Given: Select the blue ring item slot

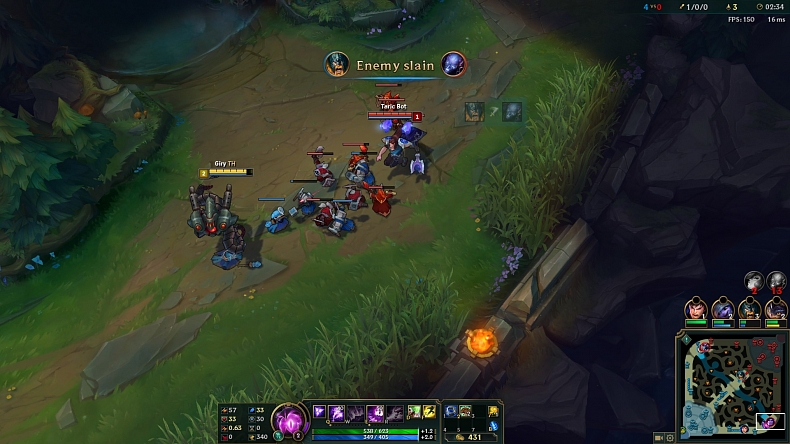Looking at the screenshot, I should coord(452,411).
